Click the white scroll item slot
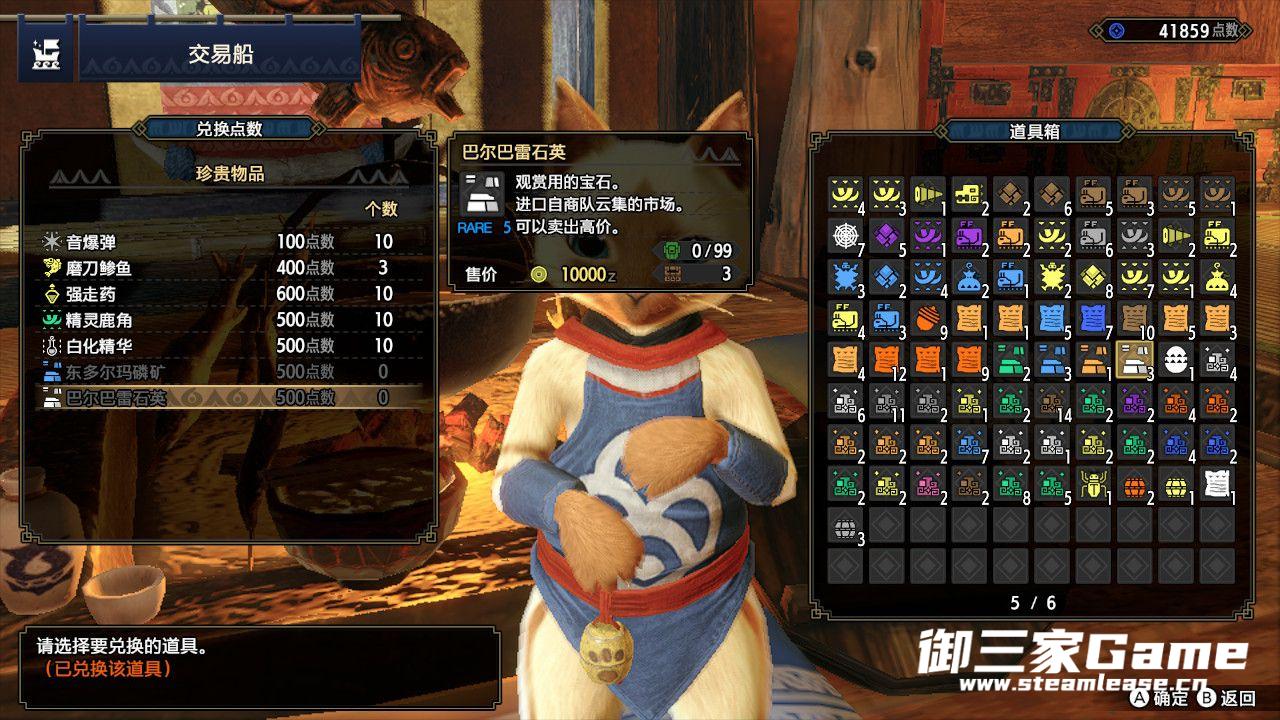 coord(1217,484)
